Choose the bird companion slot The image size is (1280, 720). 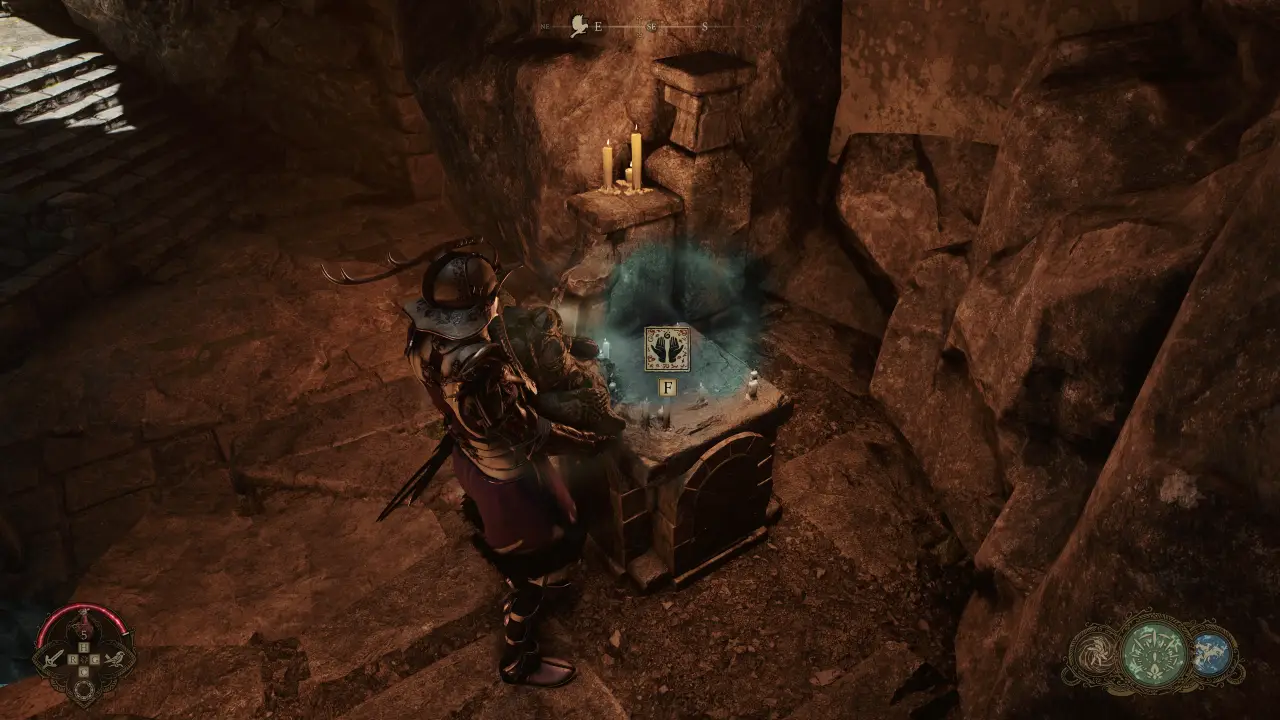click(117, 658)
